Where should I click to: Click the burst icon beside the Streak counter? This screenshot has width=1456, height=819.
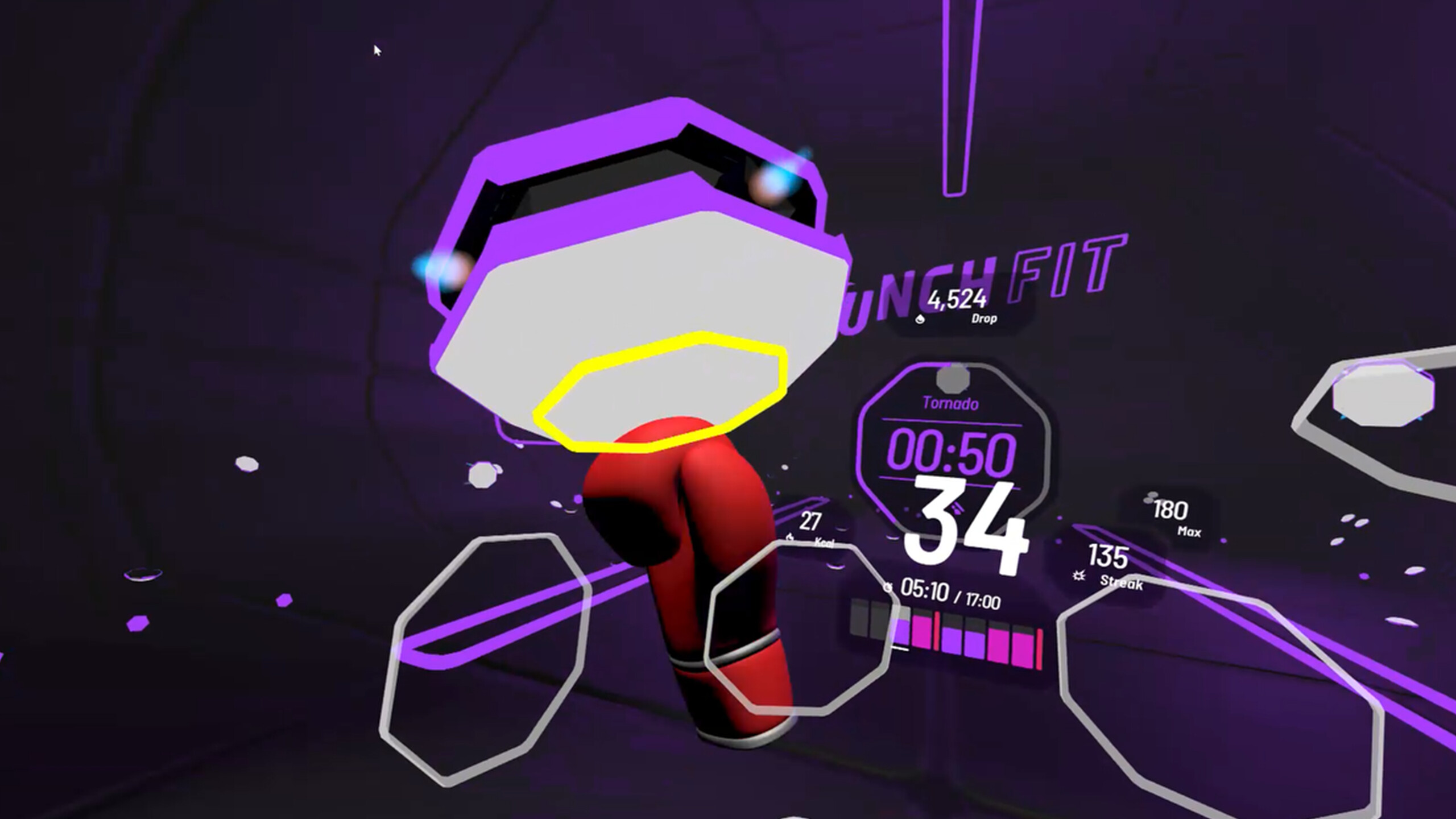[x=1078, y=576]
